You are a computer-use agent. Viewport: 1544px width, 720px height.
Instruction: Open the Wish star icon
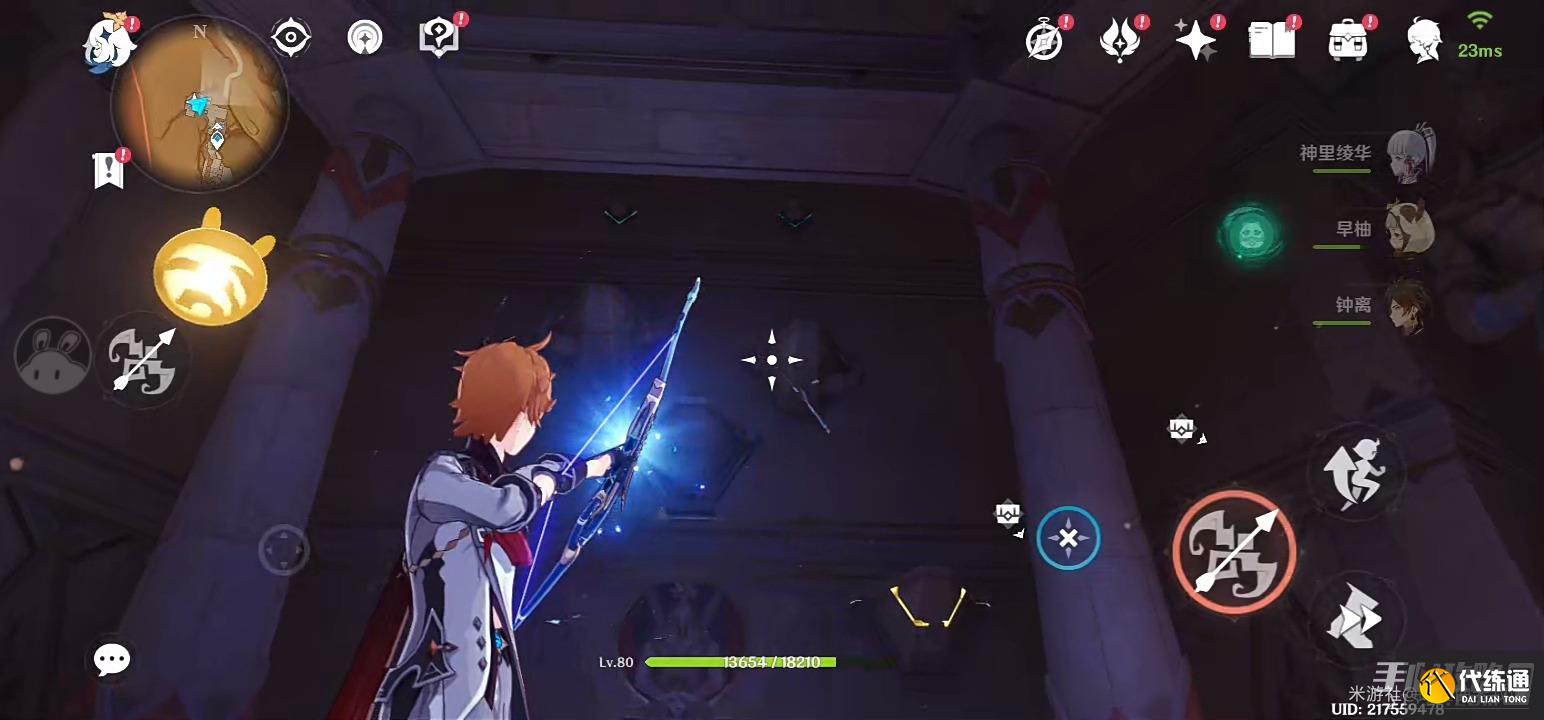coord(1196,38)
